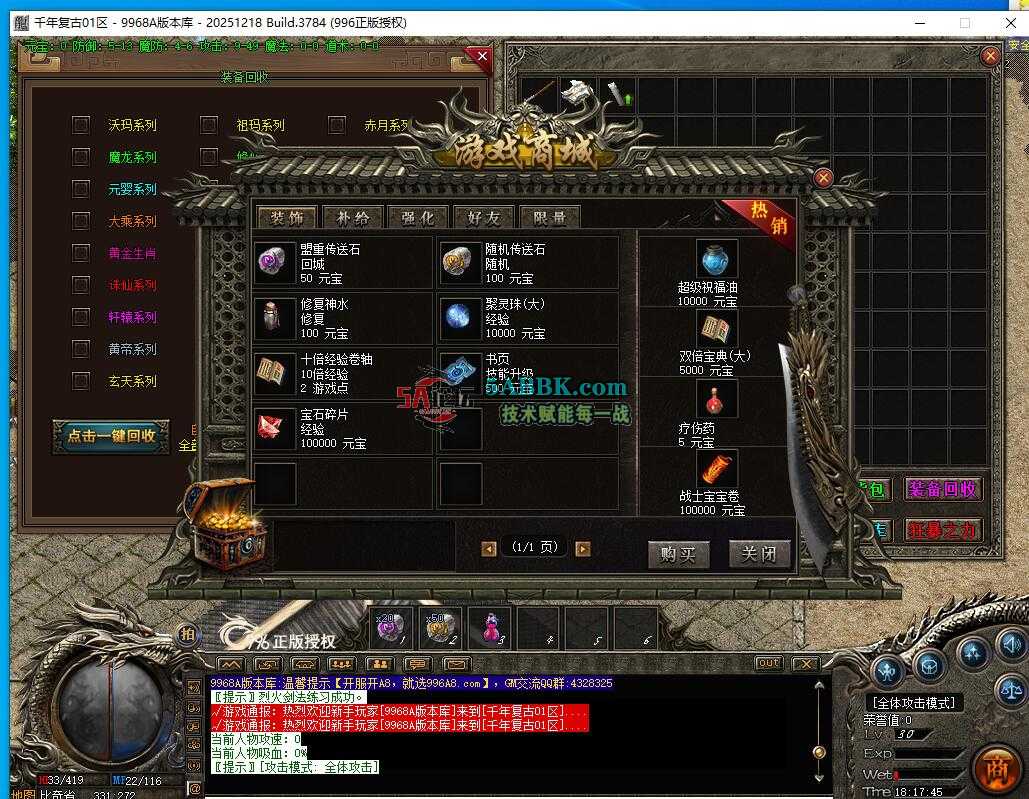Image resolution: width=1029 pixels, height=799 pixels.
Task: Select the 好友 shop tab
Action: click(x=483, y=218)
